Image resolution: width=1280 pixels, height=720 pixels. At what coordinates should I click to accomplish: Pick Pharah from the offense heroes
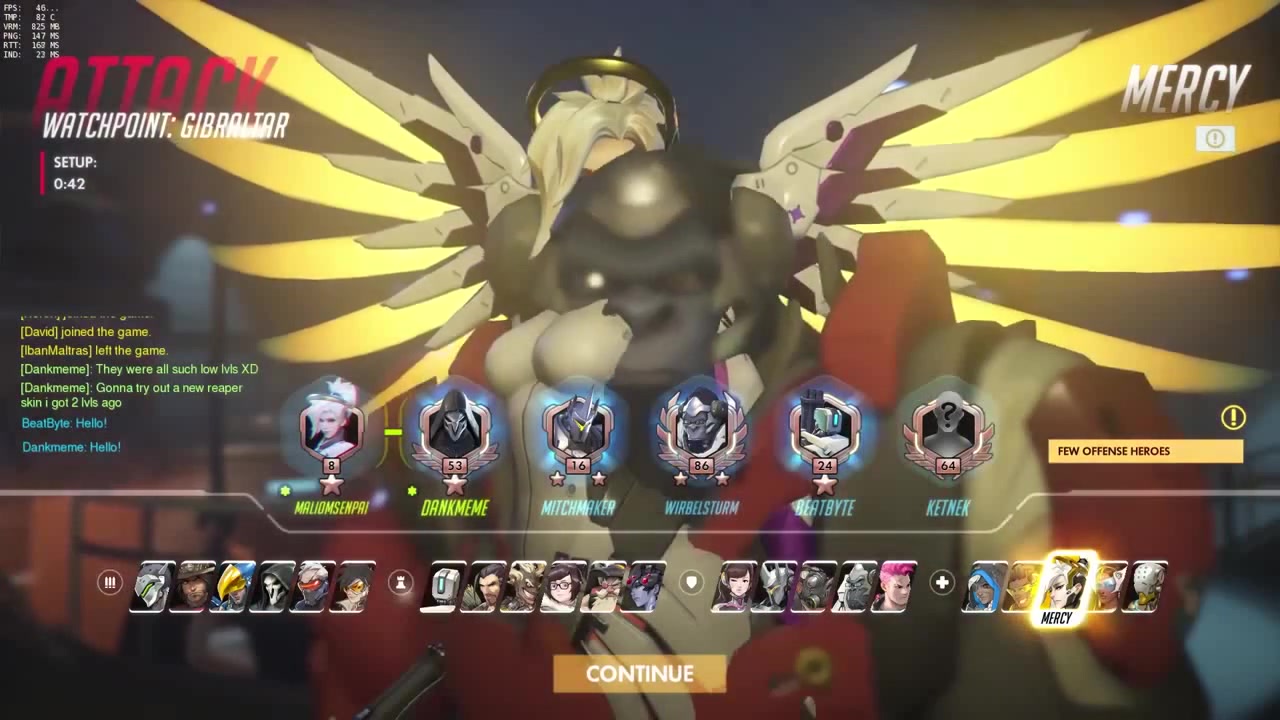(234, 586)
